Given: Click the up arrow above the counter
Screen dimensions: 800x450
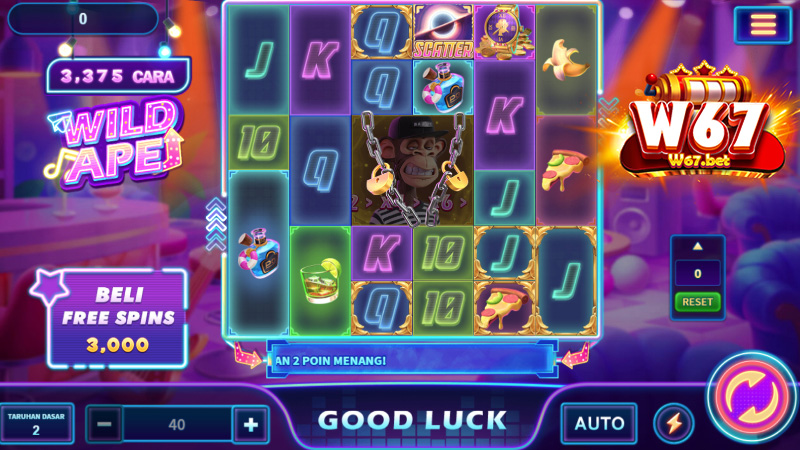Looking at the screenshot, I should [697, 247].
